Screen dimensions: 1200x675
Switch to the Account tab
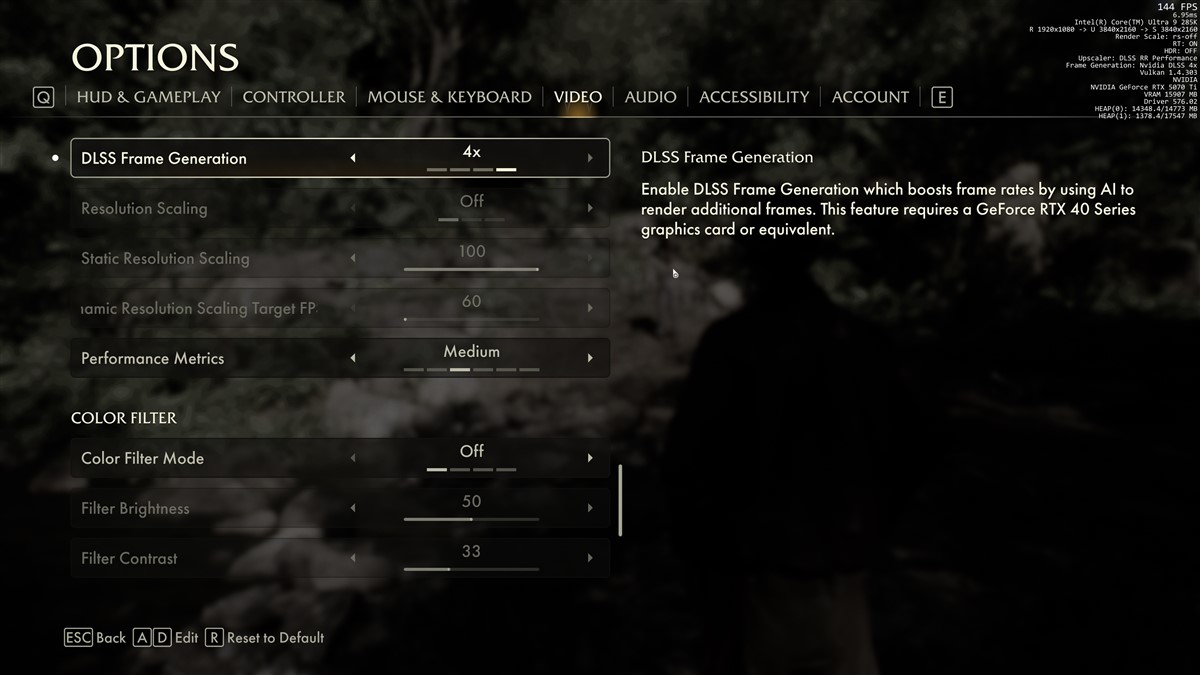point(870,97)
